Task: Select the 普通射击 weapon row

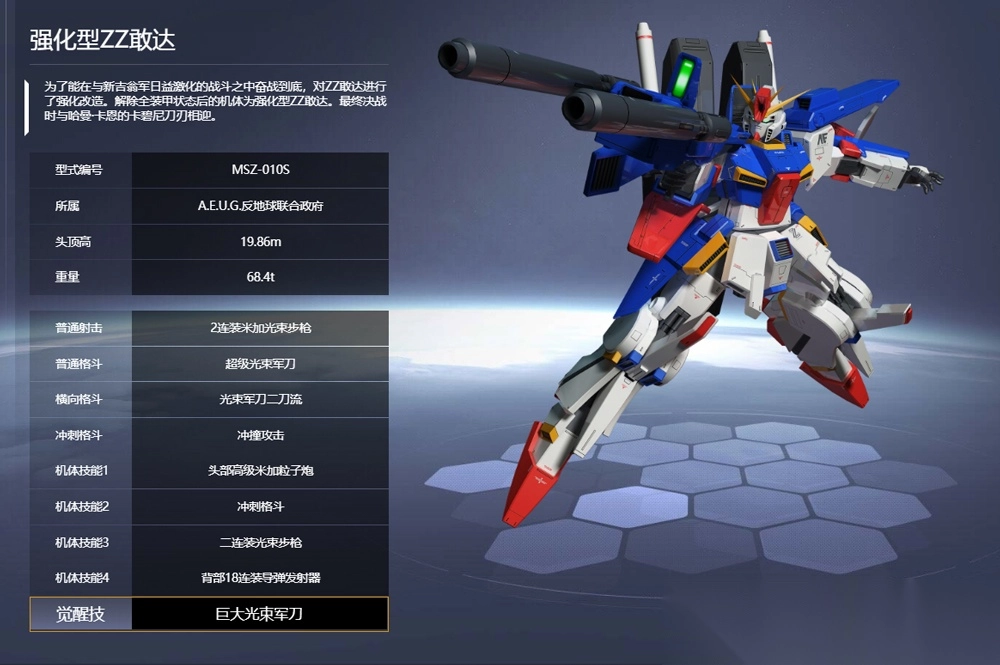Action: point(209,328)
